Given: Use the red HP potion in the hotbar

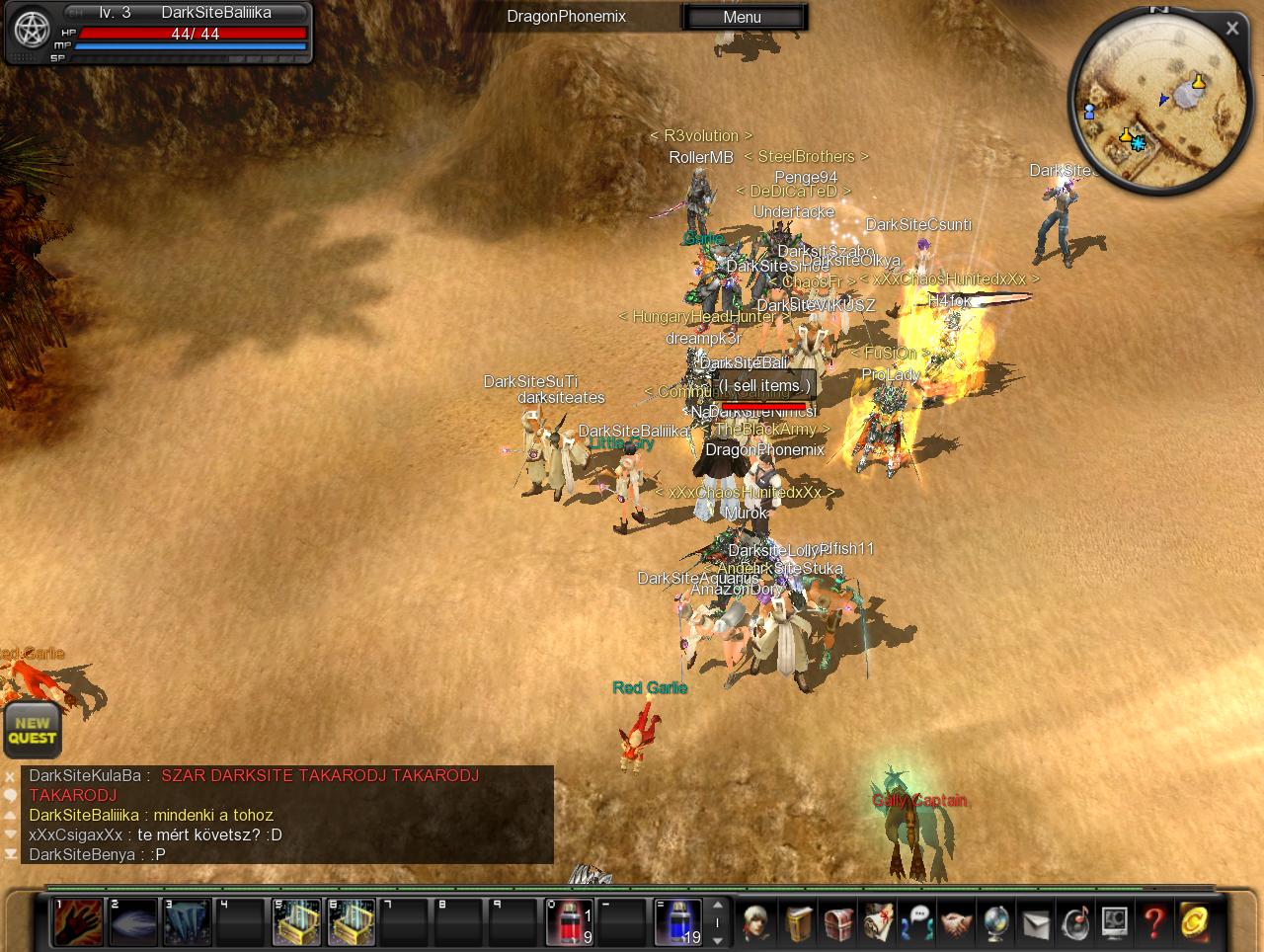Looking at the screenshot, I should pyautogui.click(x=571, y=922).
